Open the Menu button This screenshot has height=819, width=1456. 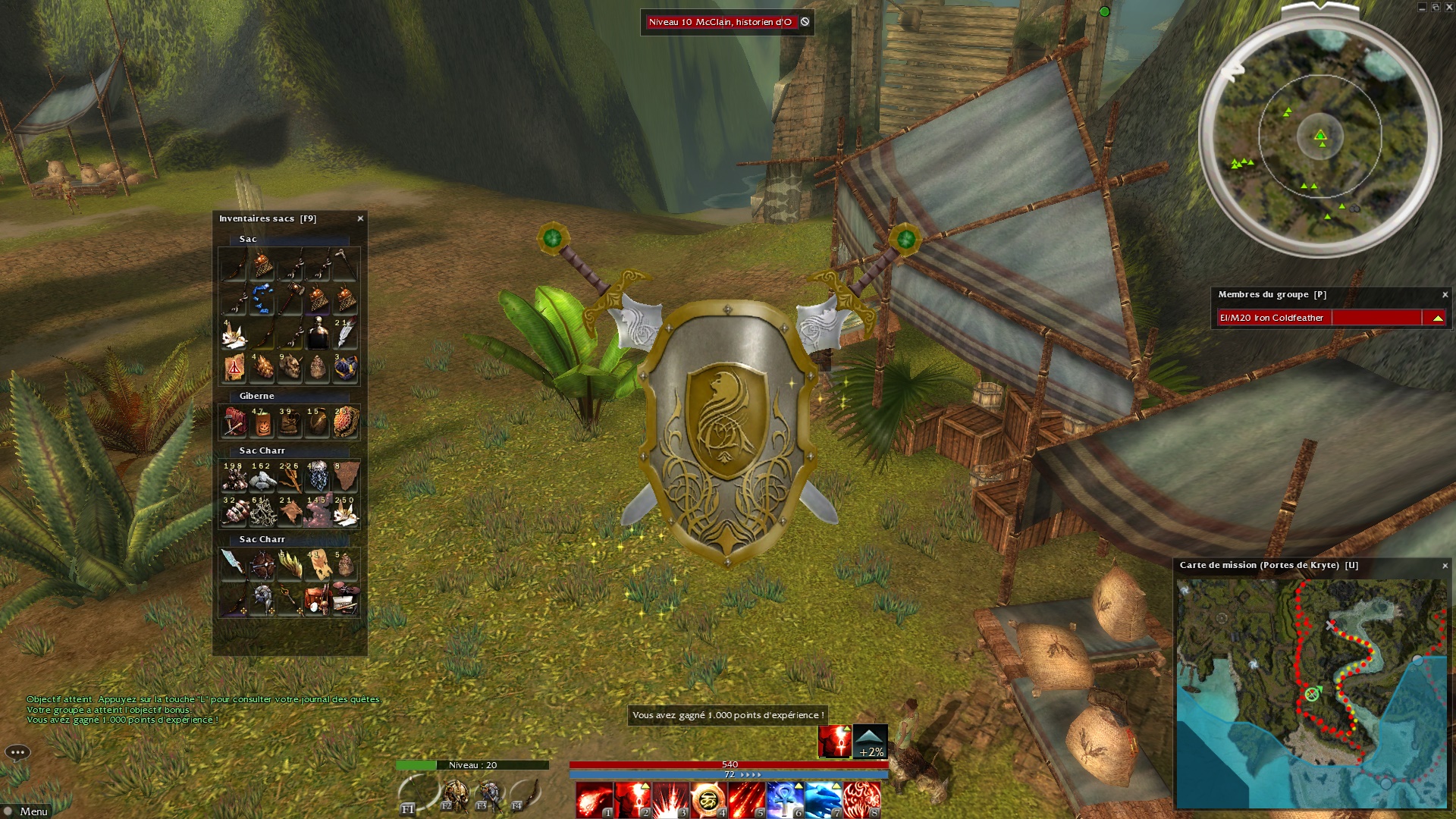pos(27,811)
